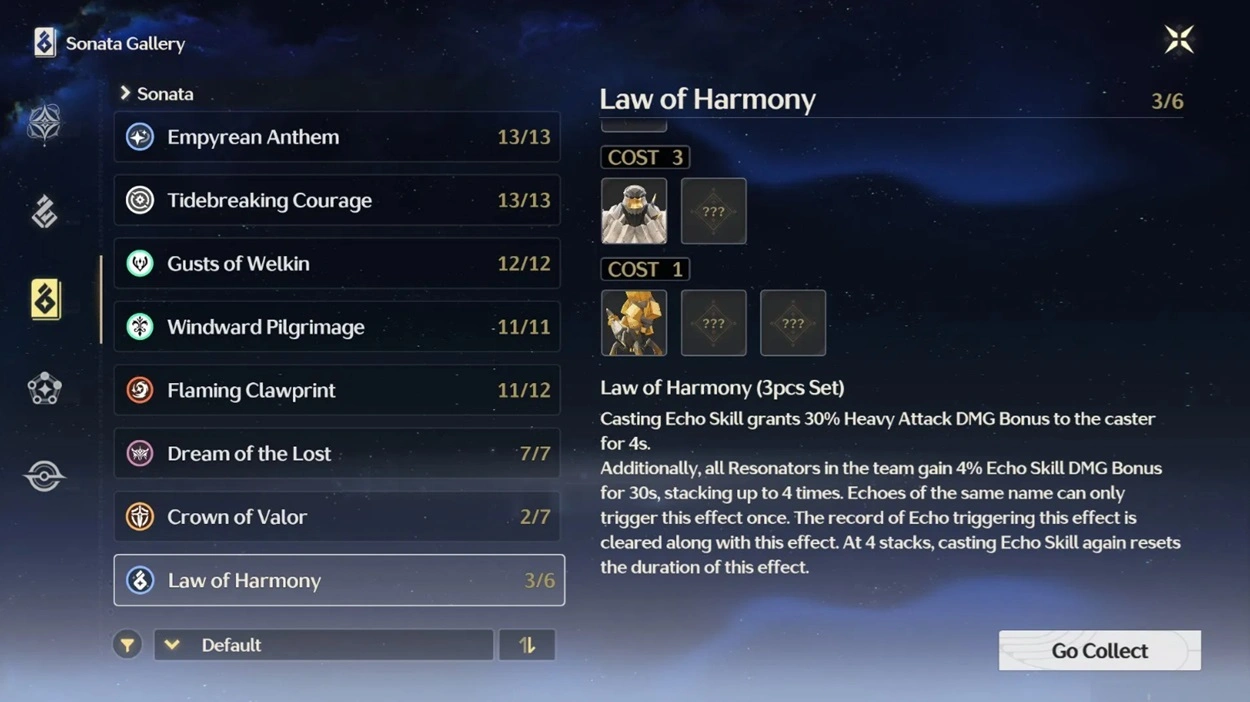Viewport: 1250px width, 702px height.
Task: Switch to the top sidebar diamond-star tab
Action: coord(44,124)
